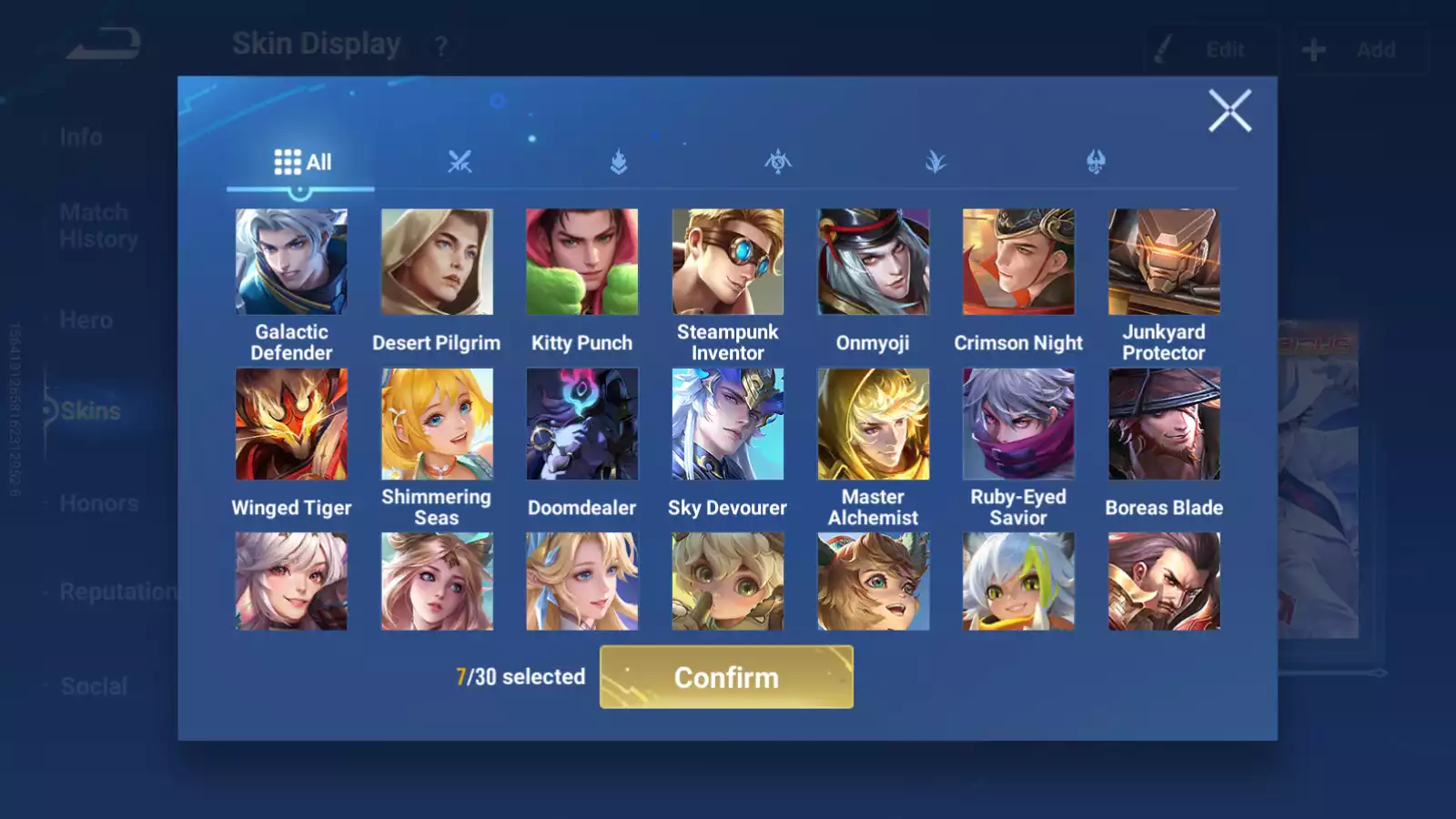Open the crossed-swords Fighter class filter
The height and width of the screenshot is (819, 1456).
point(460,162)
